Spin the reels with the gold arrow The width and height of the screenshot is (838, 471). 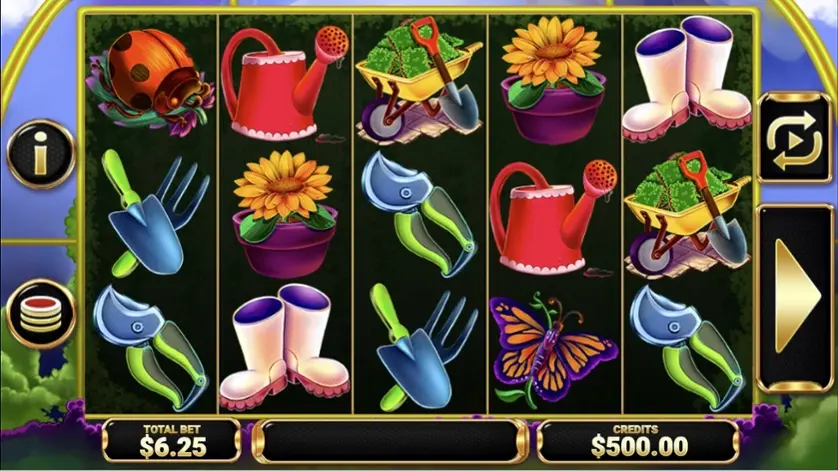[795, 297]
